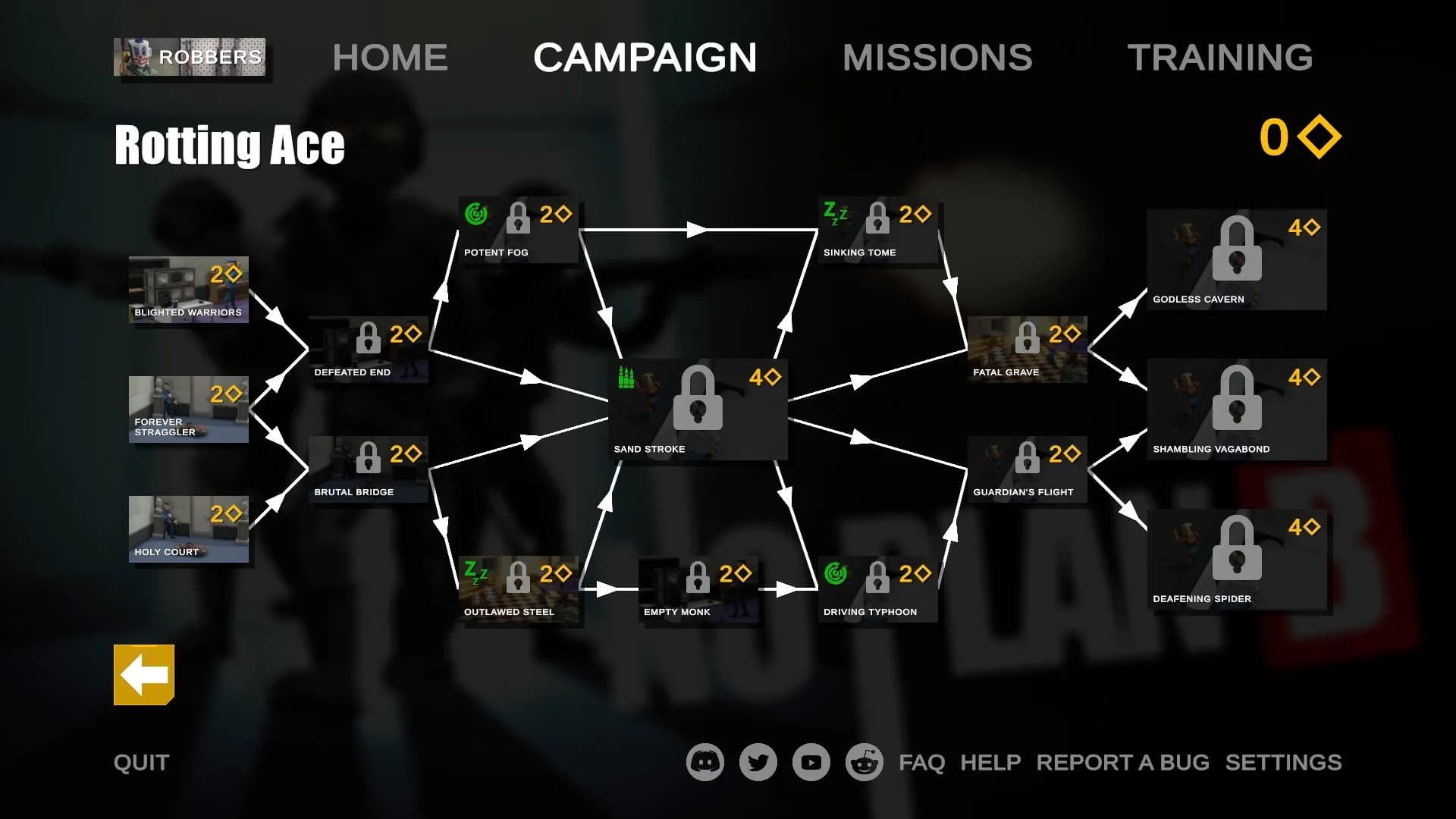1456x819 pixels.
Task: Open the YouTube channel icon
Action: coord(811,762)
